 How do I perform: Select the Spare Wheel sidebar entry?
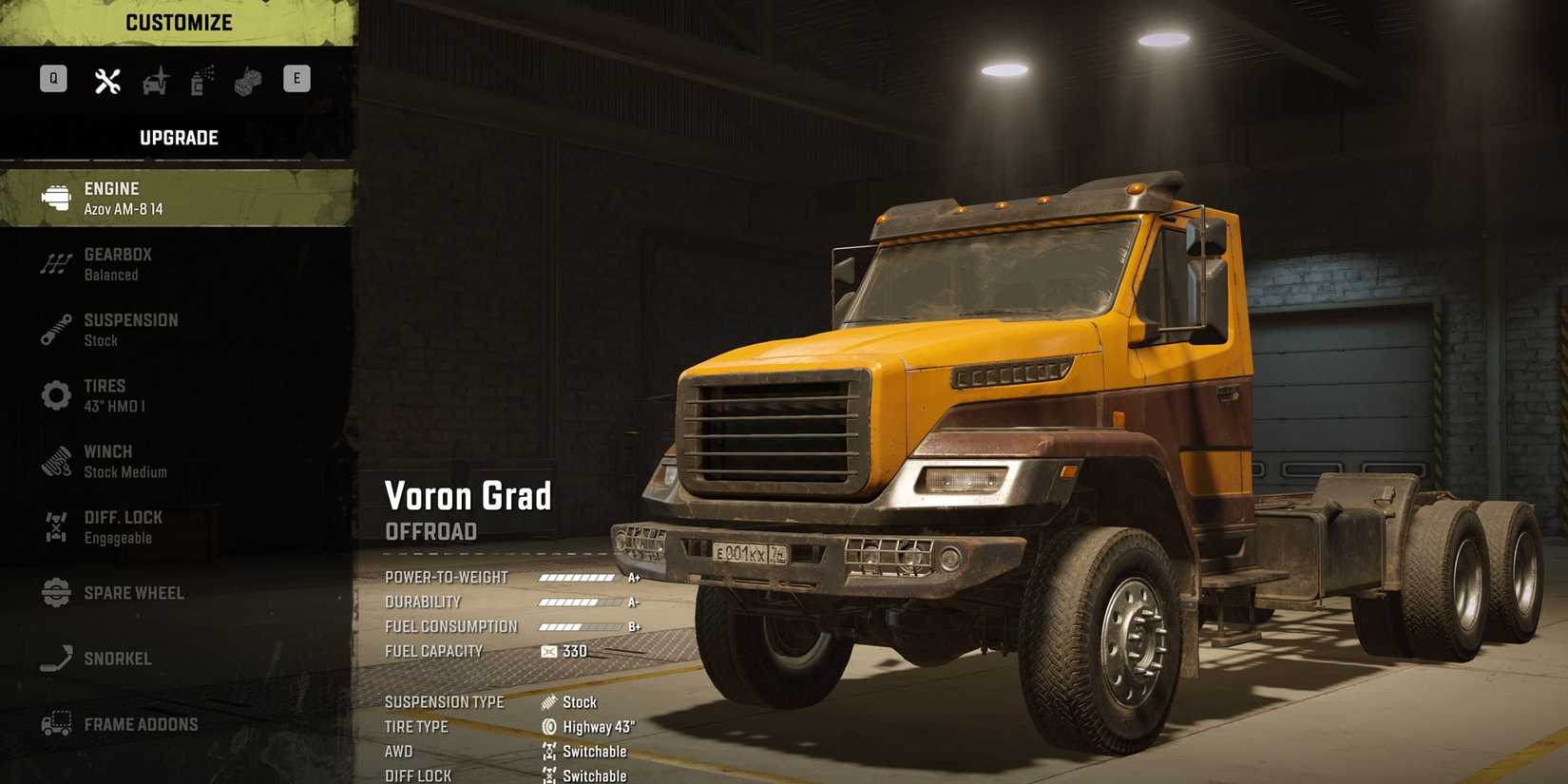[54, 592]
